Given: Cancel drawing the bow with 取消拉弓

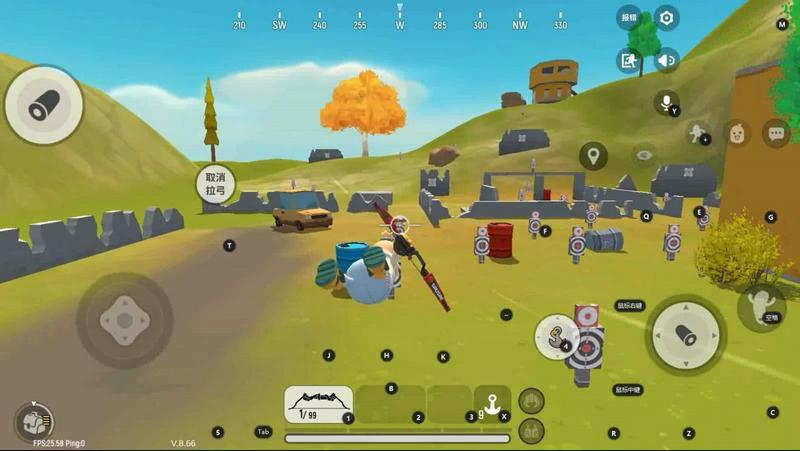Looking at the screenshot, I should [215, 182].
